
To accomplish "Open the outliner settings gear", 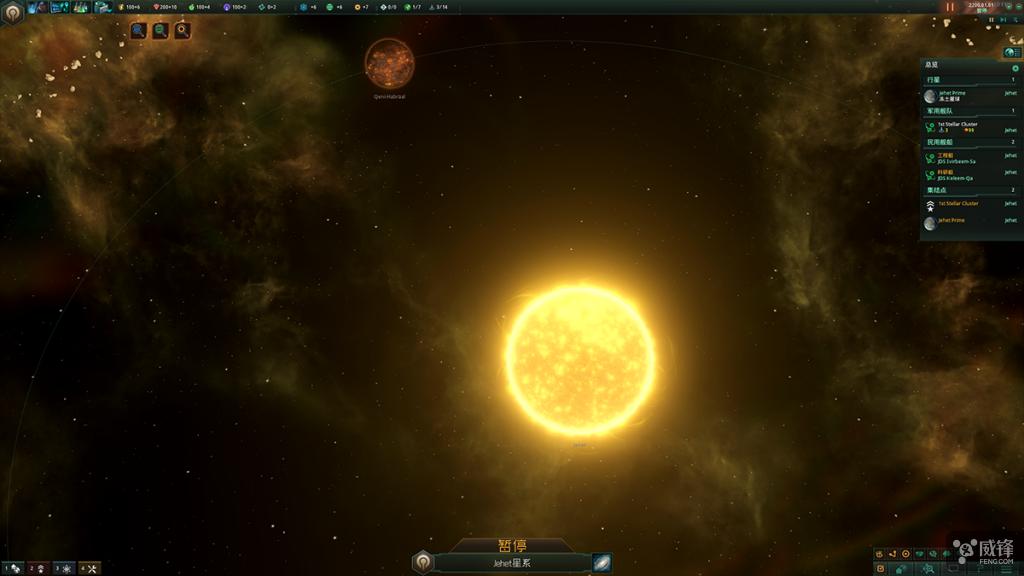I will coord(1015,68).
